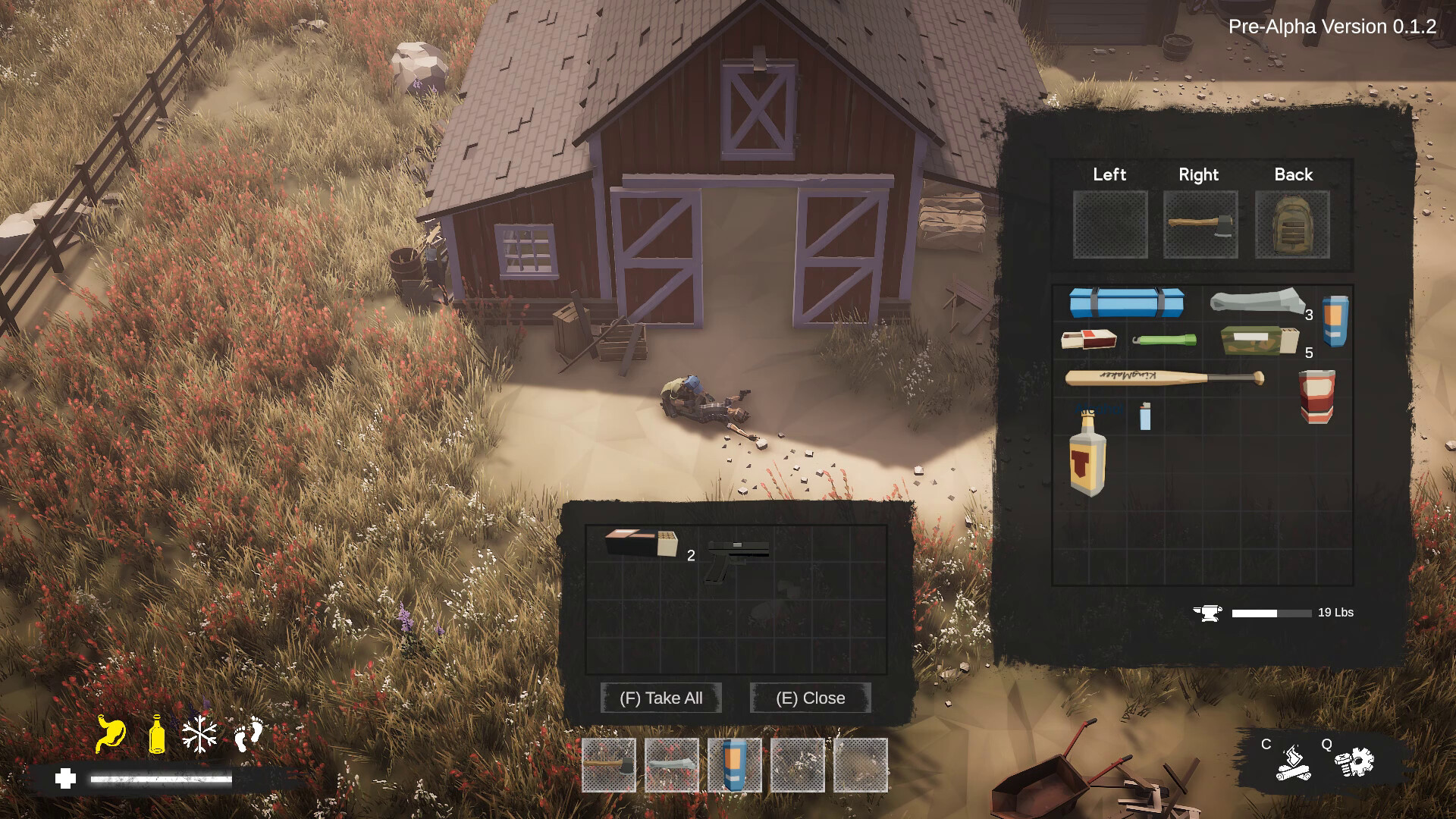
Task: Select the orange-blue carton hotbar slot
Action: pyautogui.click(x=734, y=765)
